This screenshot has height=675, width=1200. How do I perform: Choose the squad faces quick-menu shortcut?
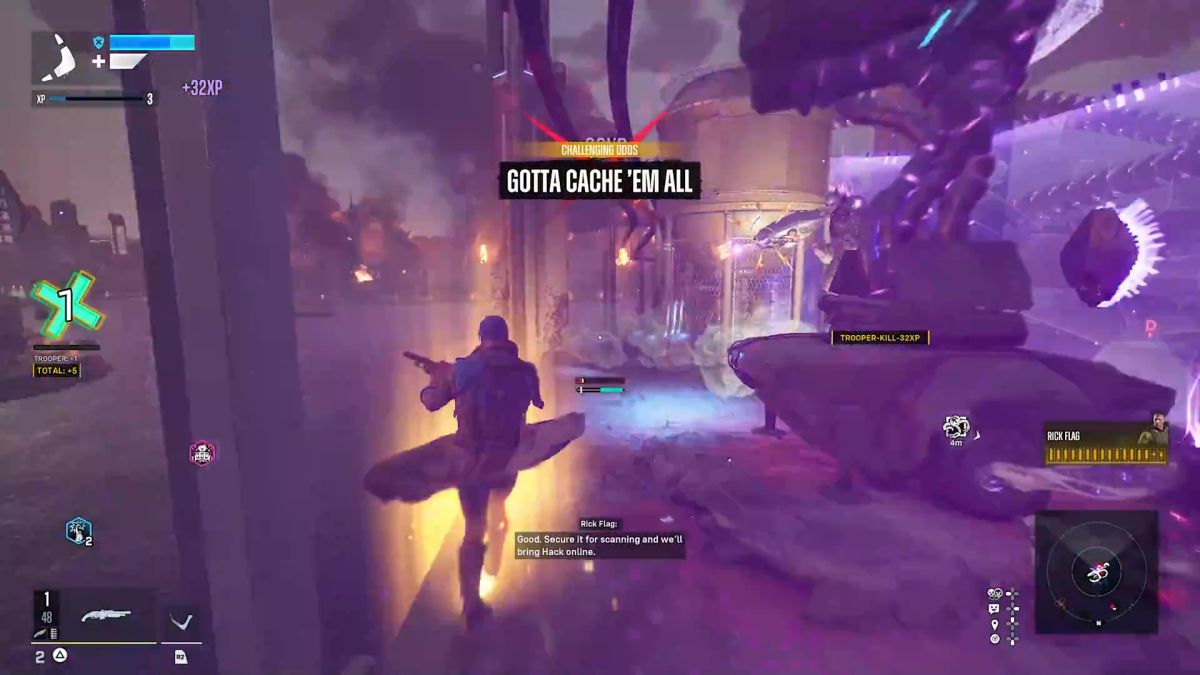[995, 594]
